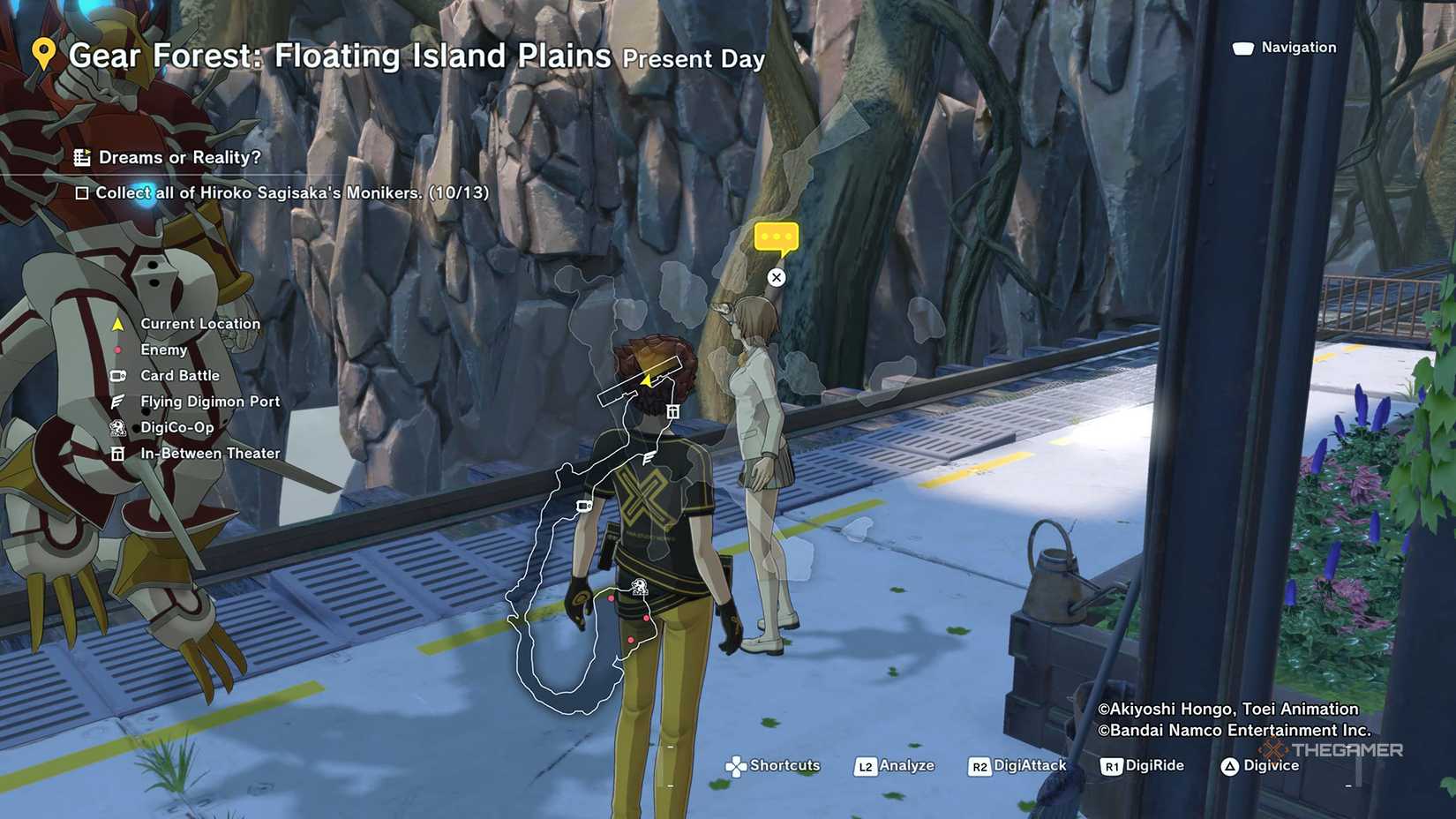Select the Card Battle legend icon
This screenshot has height=819, width=1456.
pos(117,375)
